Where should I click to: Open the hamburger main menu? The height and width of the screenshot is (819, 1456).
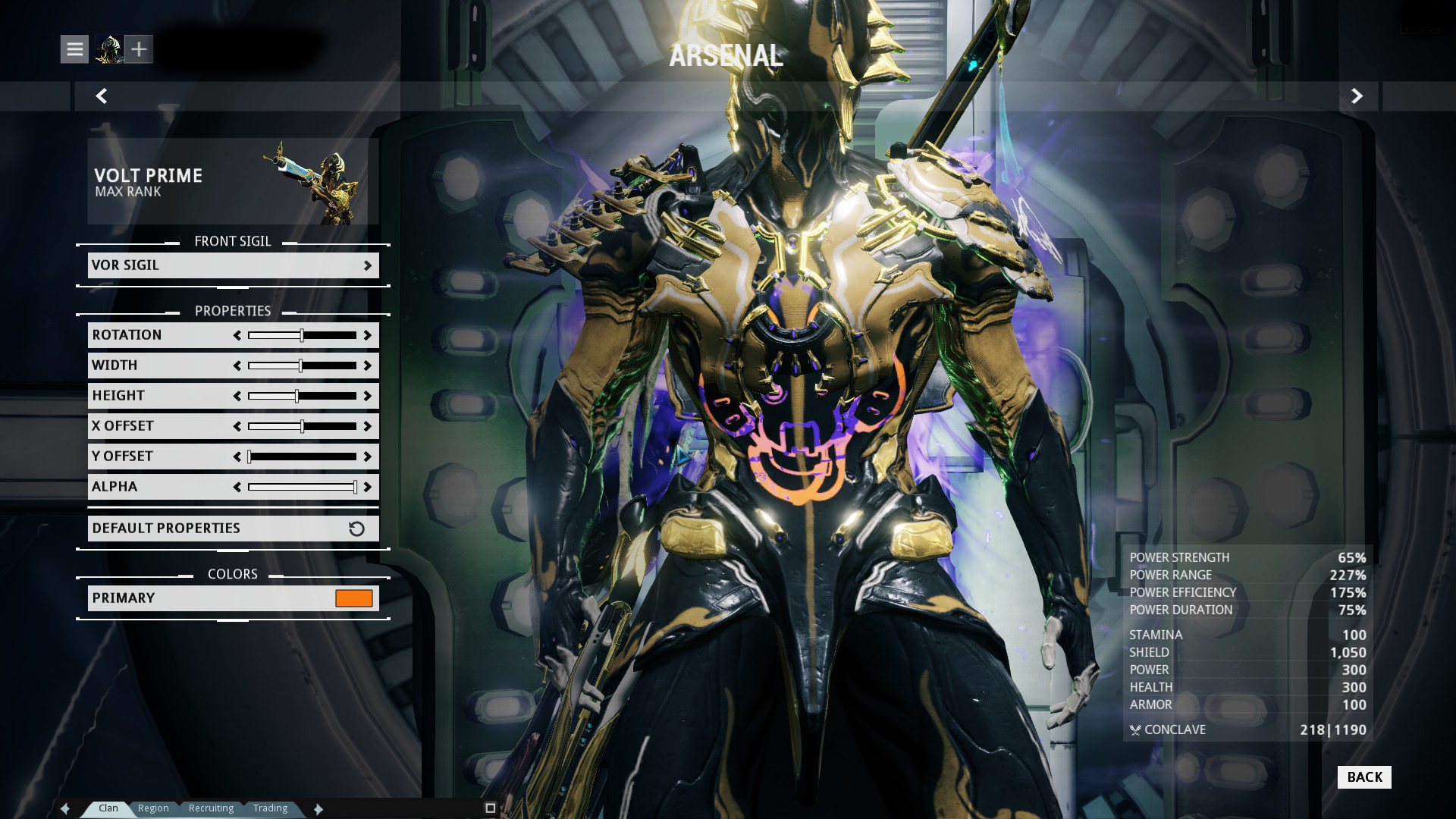point(74,49)
